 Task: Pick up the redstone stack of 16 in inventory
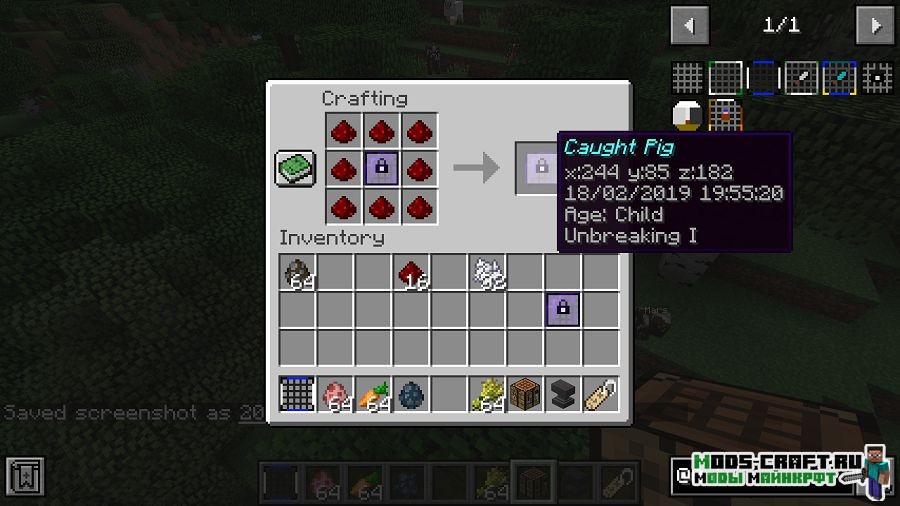click(x=410, y=272)
